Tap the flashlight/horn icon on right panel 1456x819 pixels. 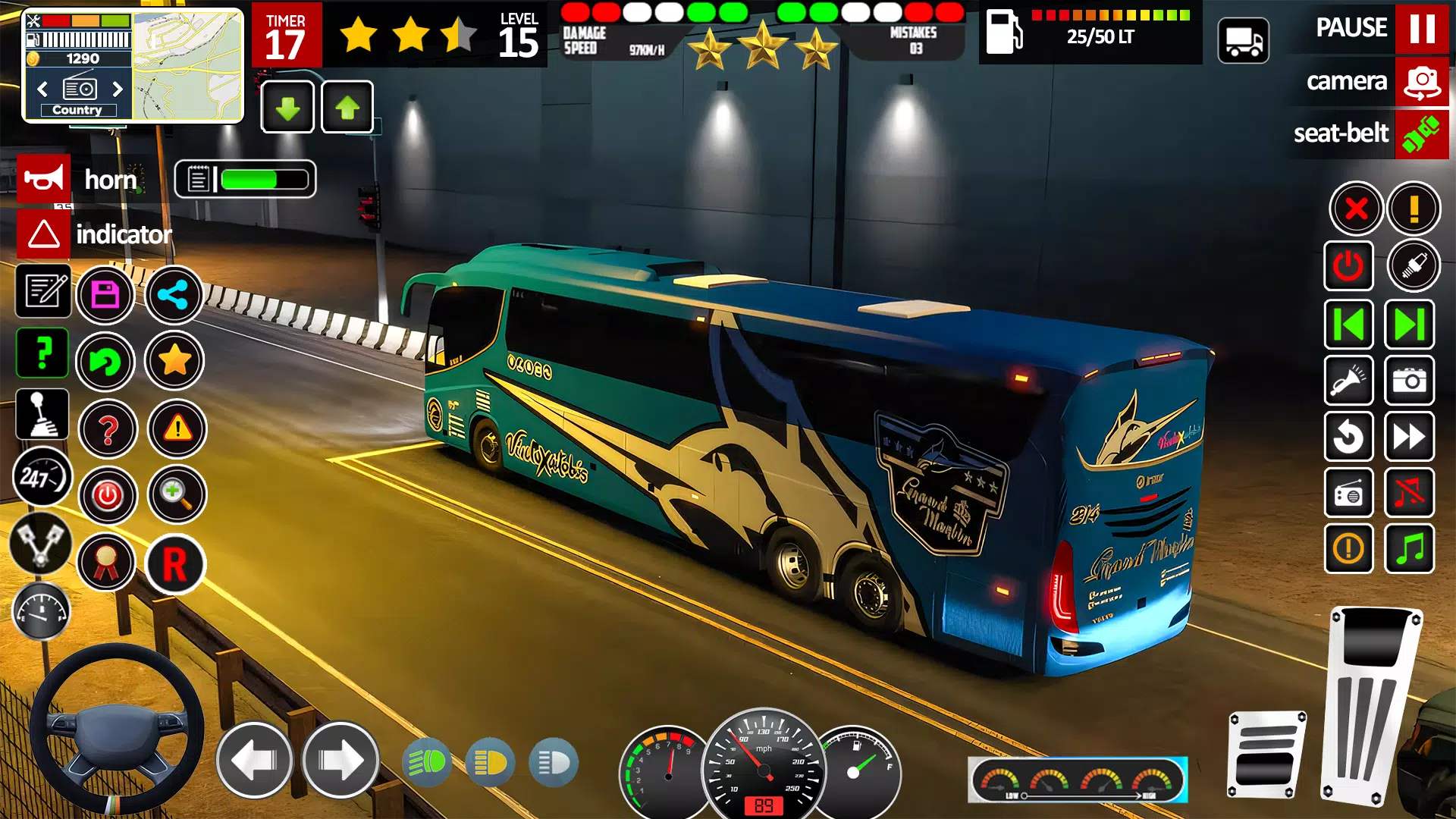tap(1350, 381)
